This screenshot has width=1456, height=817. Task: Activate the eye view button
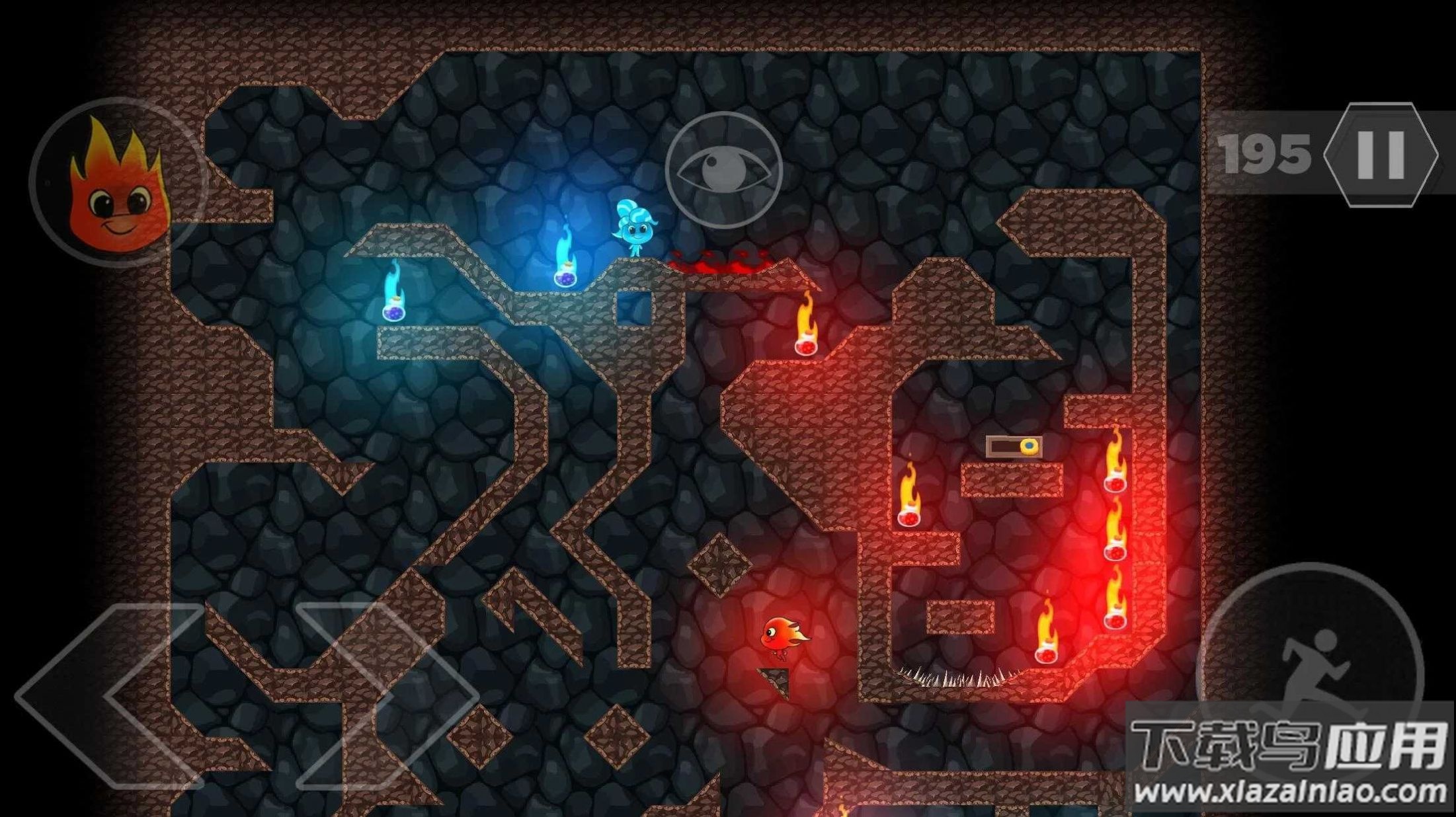point(724,171)
